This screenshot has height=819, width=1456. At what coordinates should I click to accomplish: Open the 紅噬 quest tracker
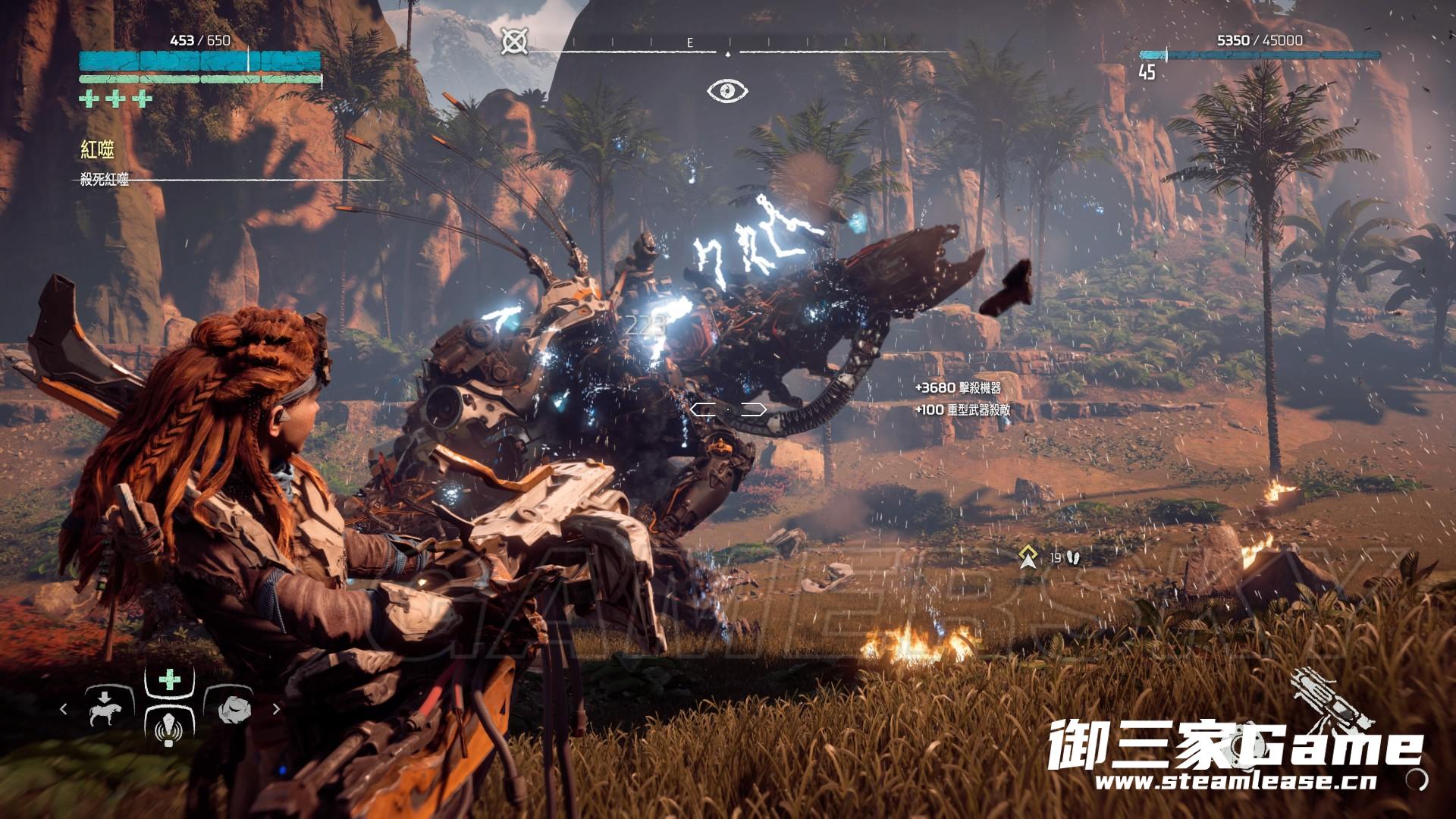pyautogui.click(x=98, y=149)
